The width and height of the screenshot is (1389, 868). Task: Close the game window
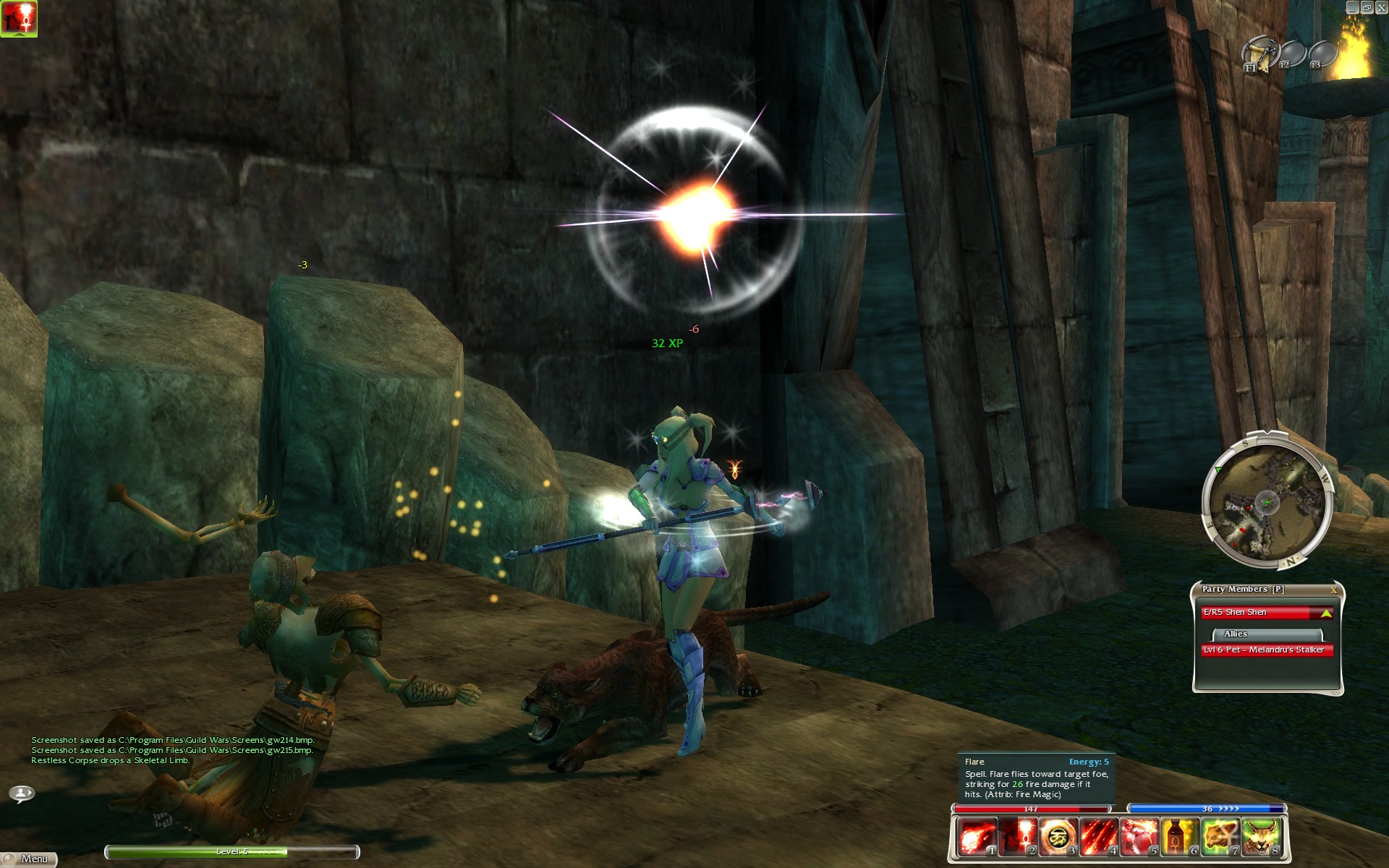(x=1380, y=7)
